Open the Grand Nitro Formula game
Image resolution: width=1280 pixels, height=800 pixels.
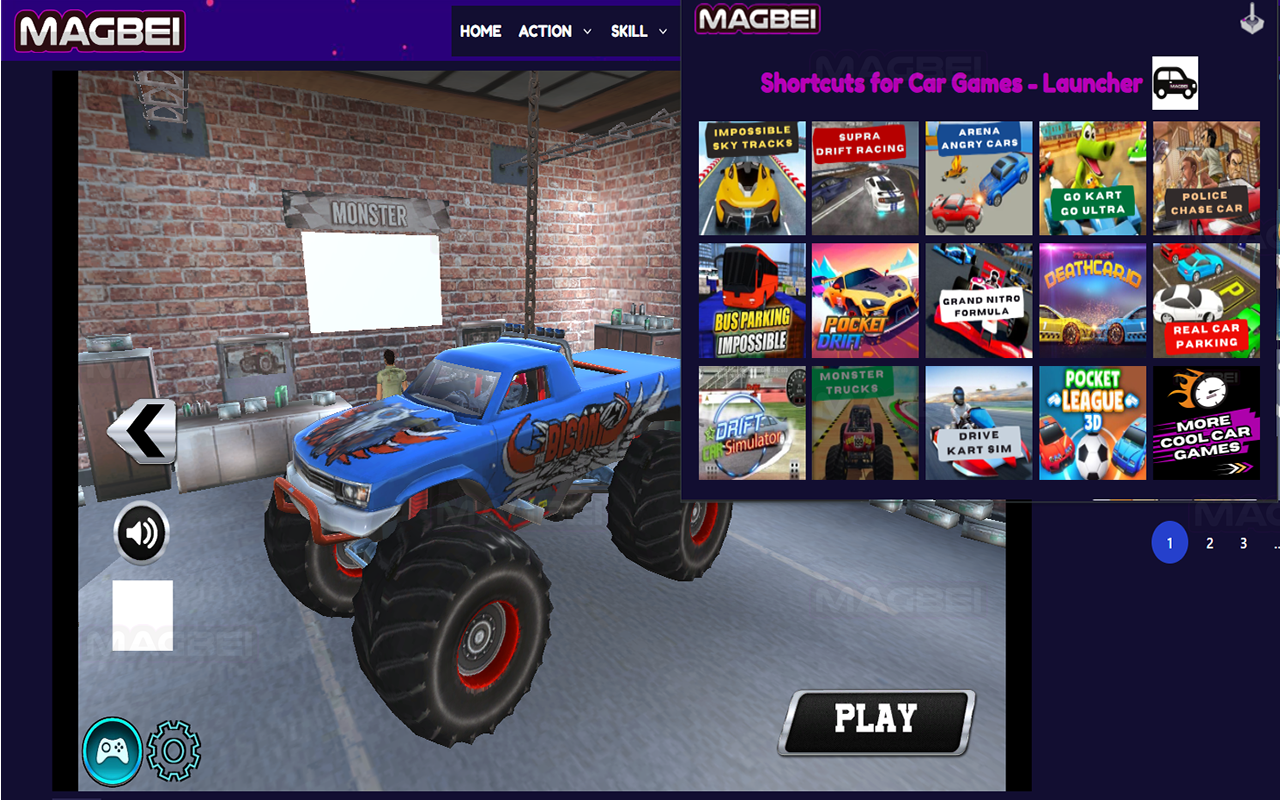click(x=978, y=299)
